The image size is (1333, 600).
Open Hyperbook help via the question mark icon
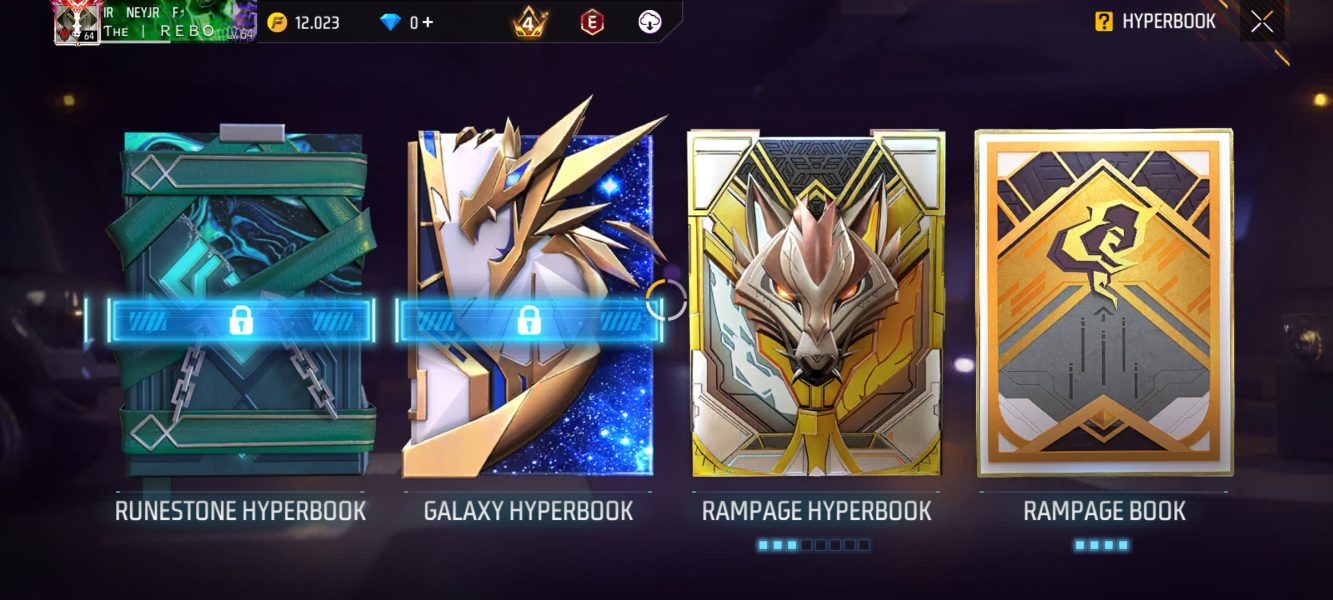point(1103,22)
